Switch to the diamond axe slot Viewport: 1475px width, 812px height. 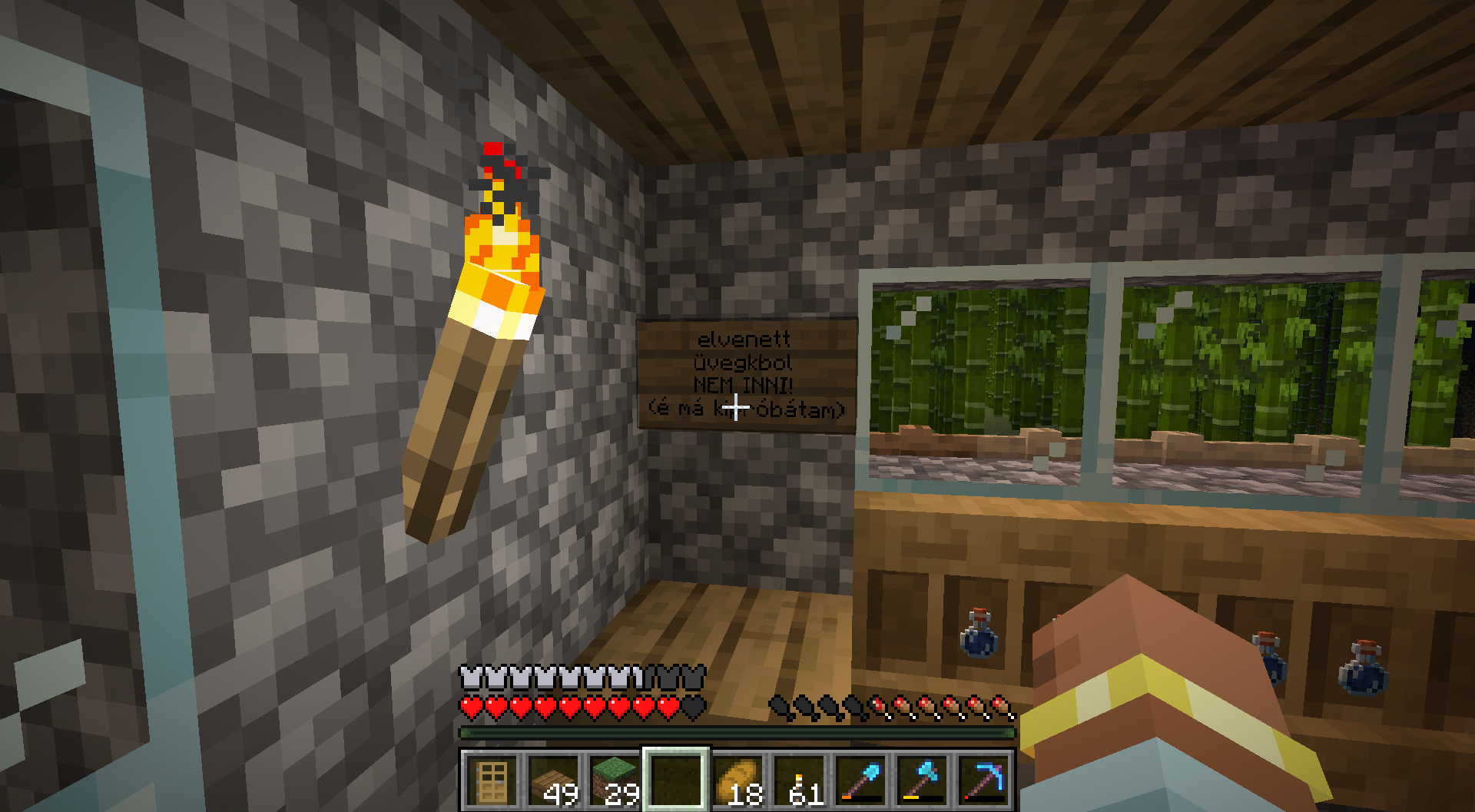pos(922,780)
